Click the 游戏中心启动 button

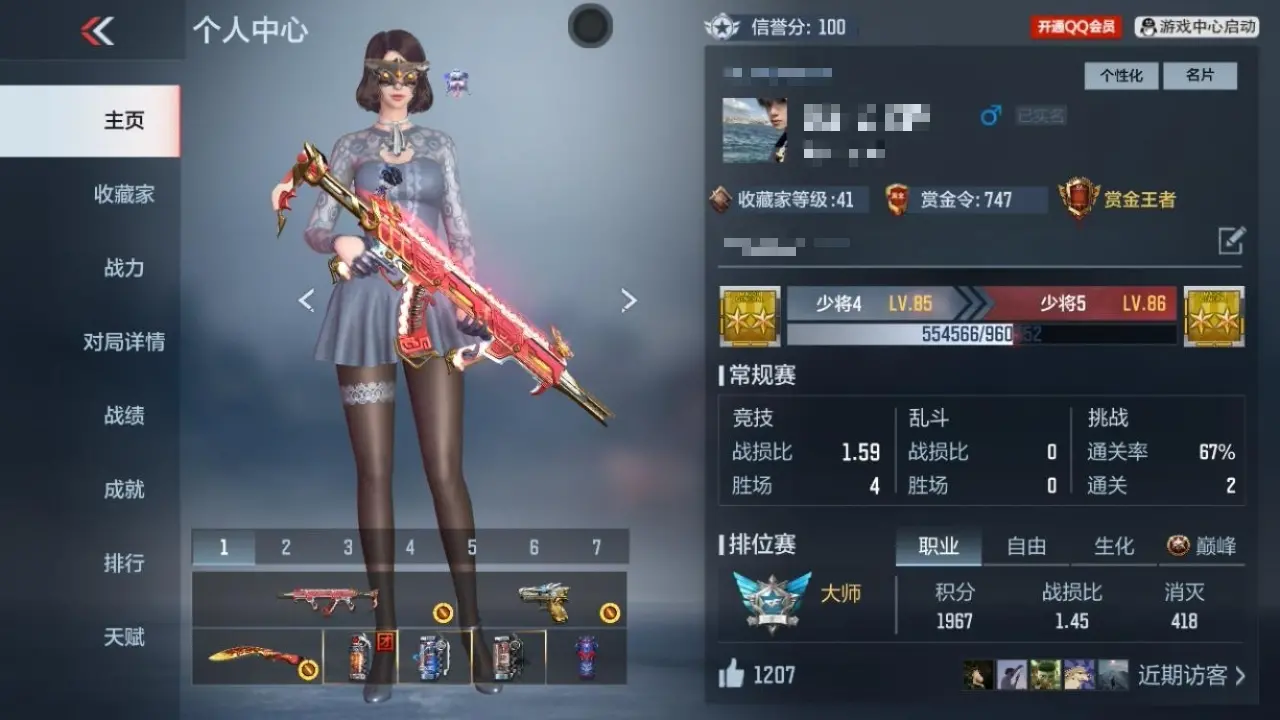[x=1197, y=27]
